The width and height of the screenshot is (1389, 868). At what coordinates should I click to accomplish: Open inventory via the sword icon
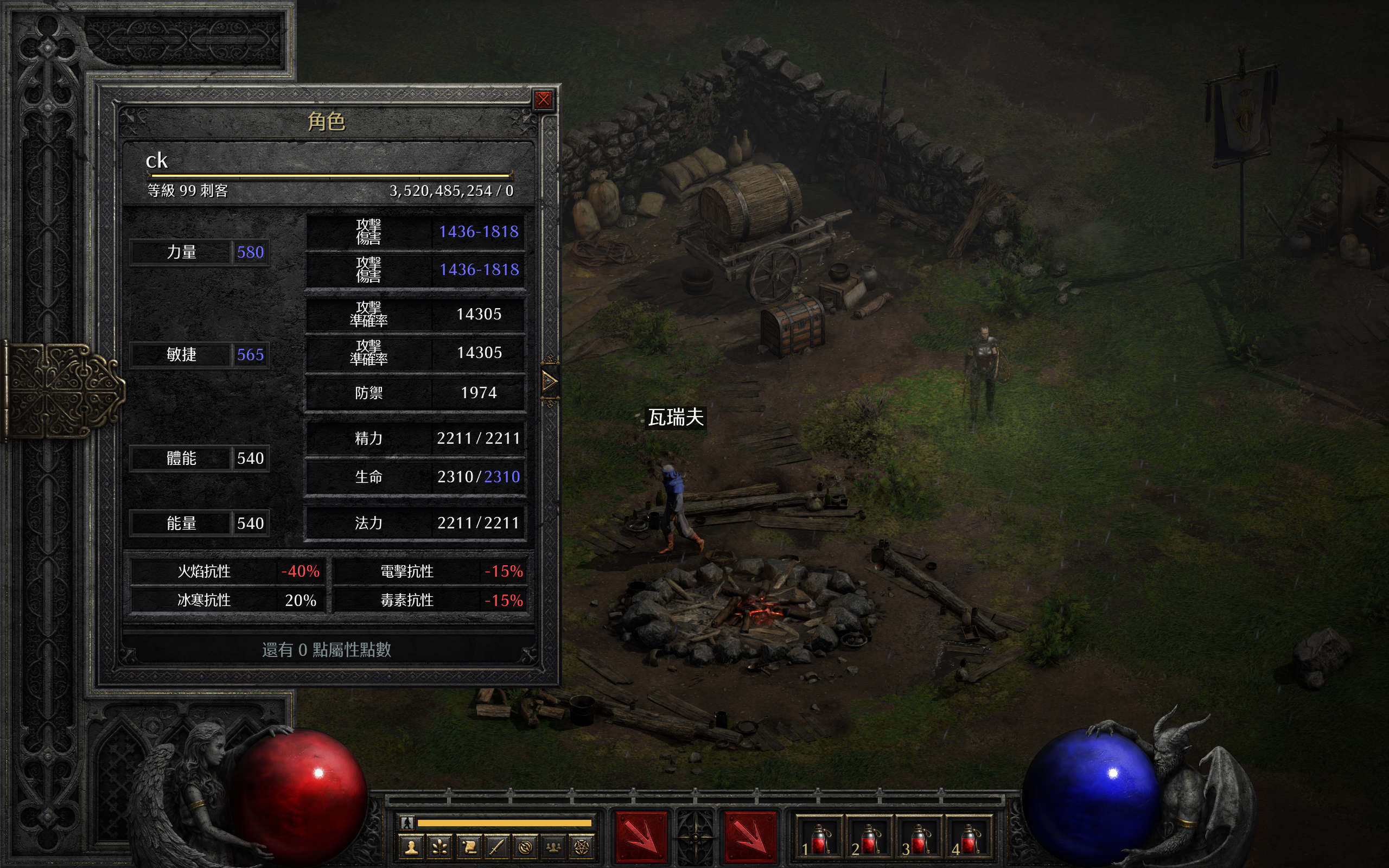coord(496,847)
